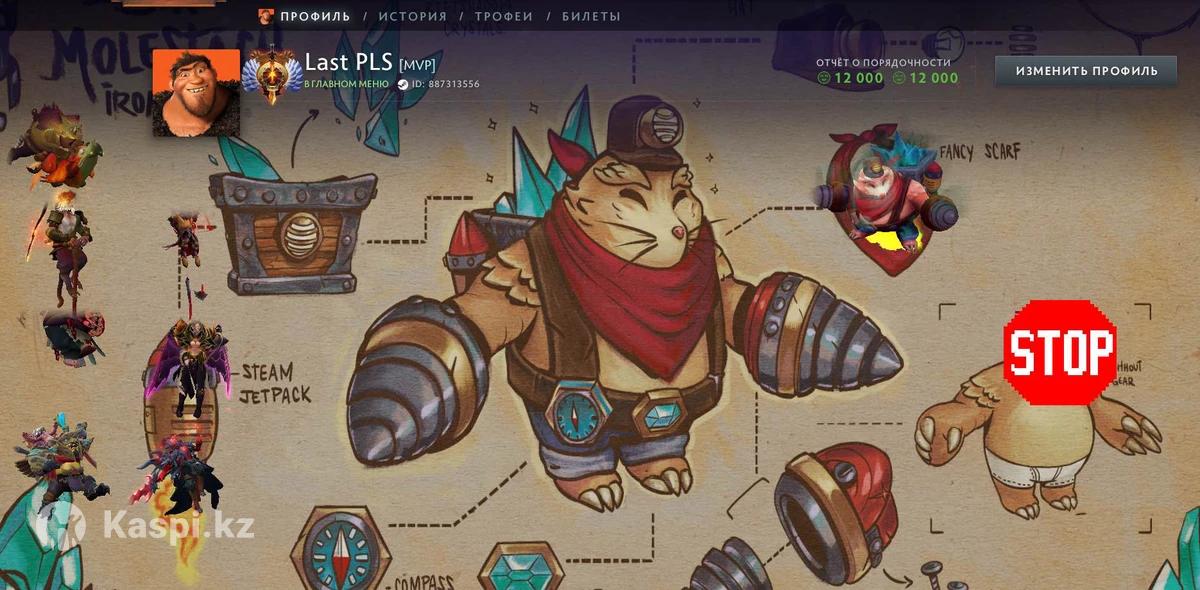Click the Изменить профиль button
Viewport: 1200px width, 590px height.
coord(1086,71)
